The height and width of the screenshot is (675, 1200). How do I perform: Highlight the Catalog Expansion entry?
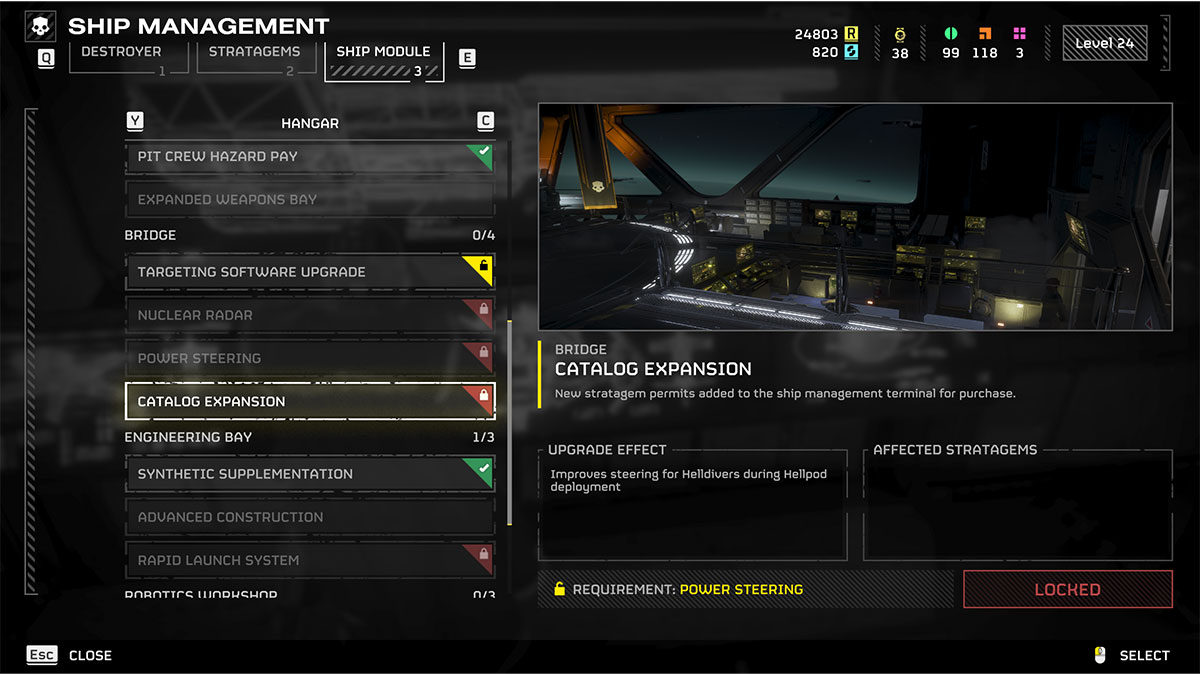309,401
